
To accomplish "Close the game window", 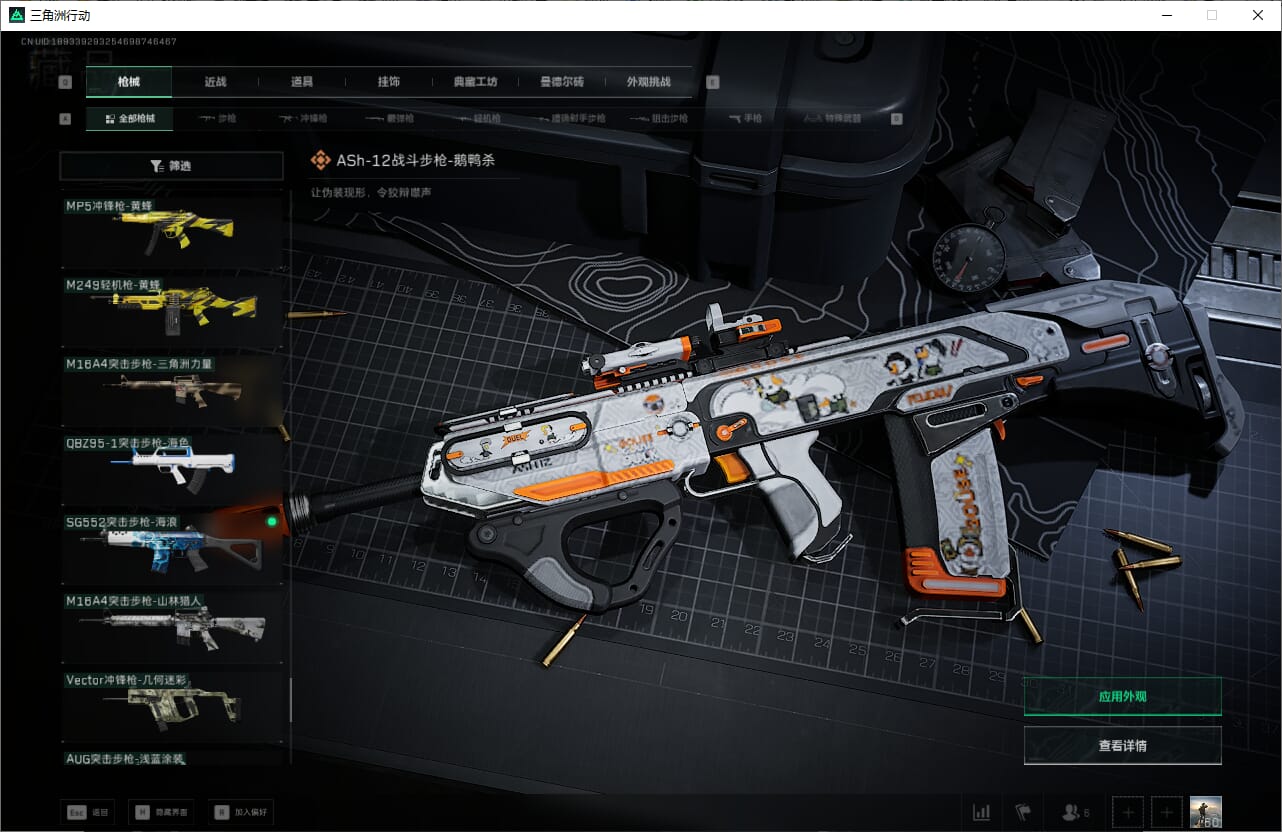I will click(x=1258, y=15).
